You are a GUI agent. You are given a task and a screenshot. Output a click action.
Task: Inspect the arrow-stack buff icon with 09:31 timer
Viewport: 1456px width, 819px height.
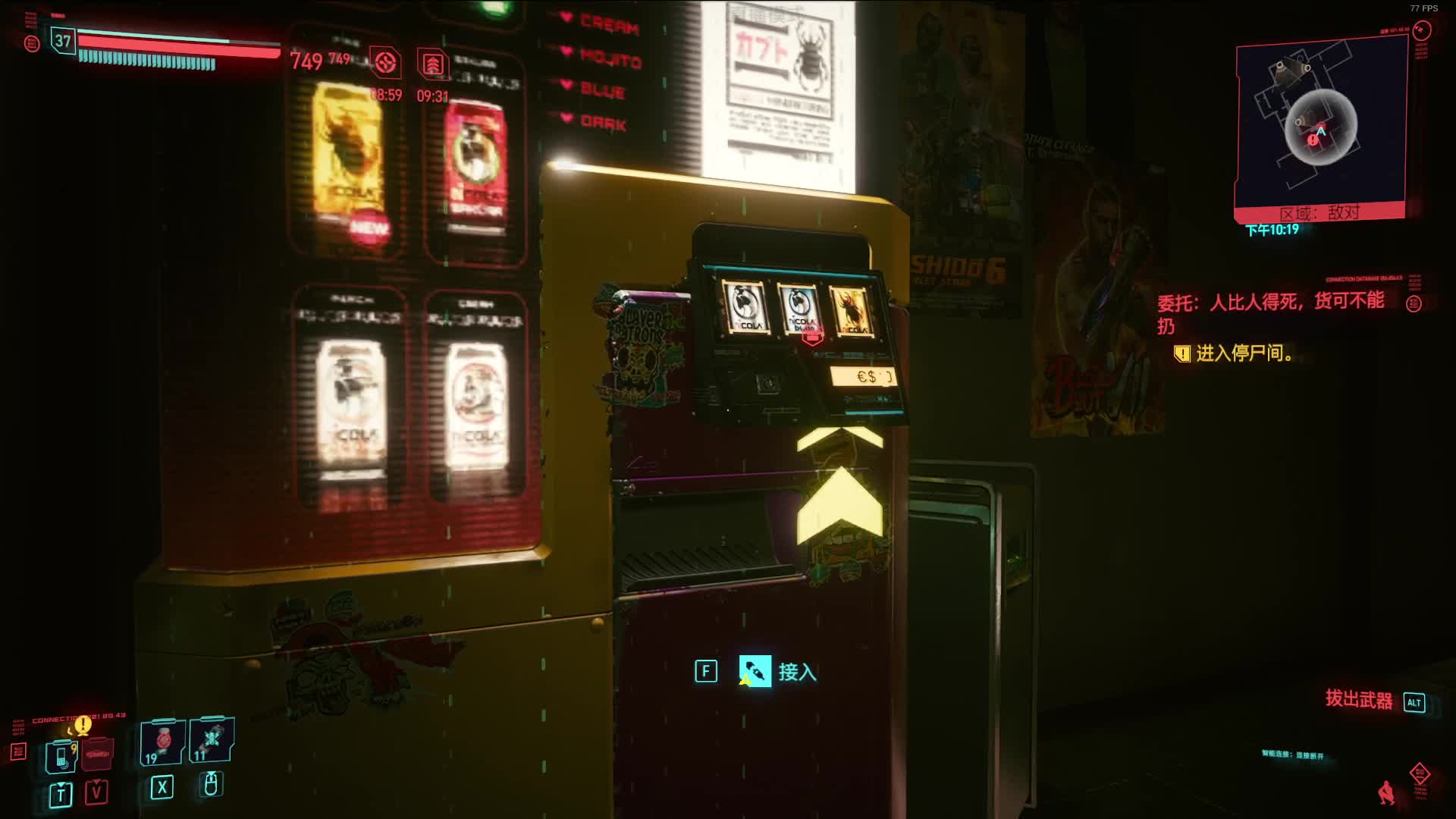click(433, 64)
